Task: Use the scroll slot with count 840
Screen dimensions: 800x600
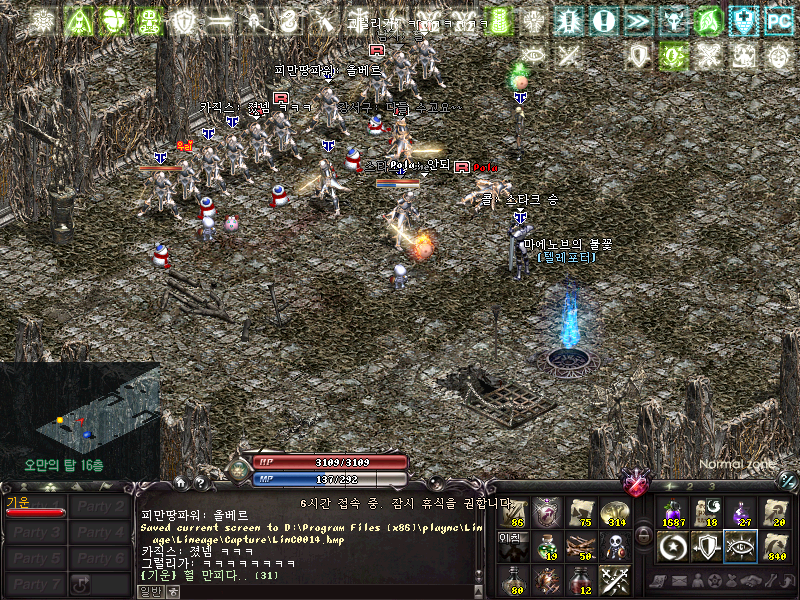Action: pyautogui.click(x=774, y=547)
